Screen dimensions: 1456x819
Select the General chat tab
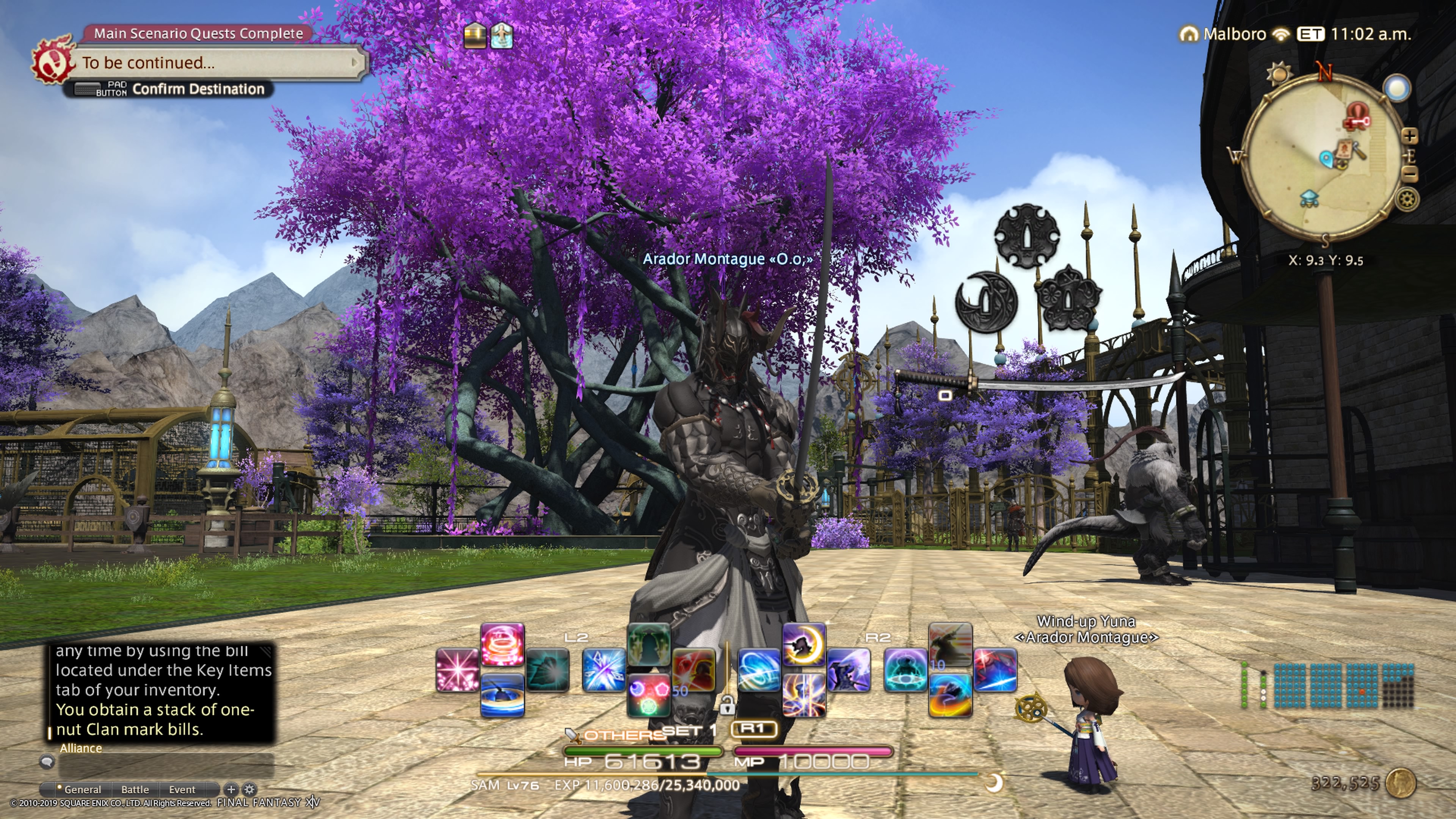click(x=82, y=789)
